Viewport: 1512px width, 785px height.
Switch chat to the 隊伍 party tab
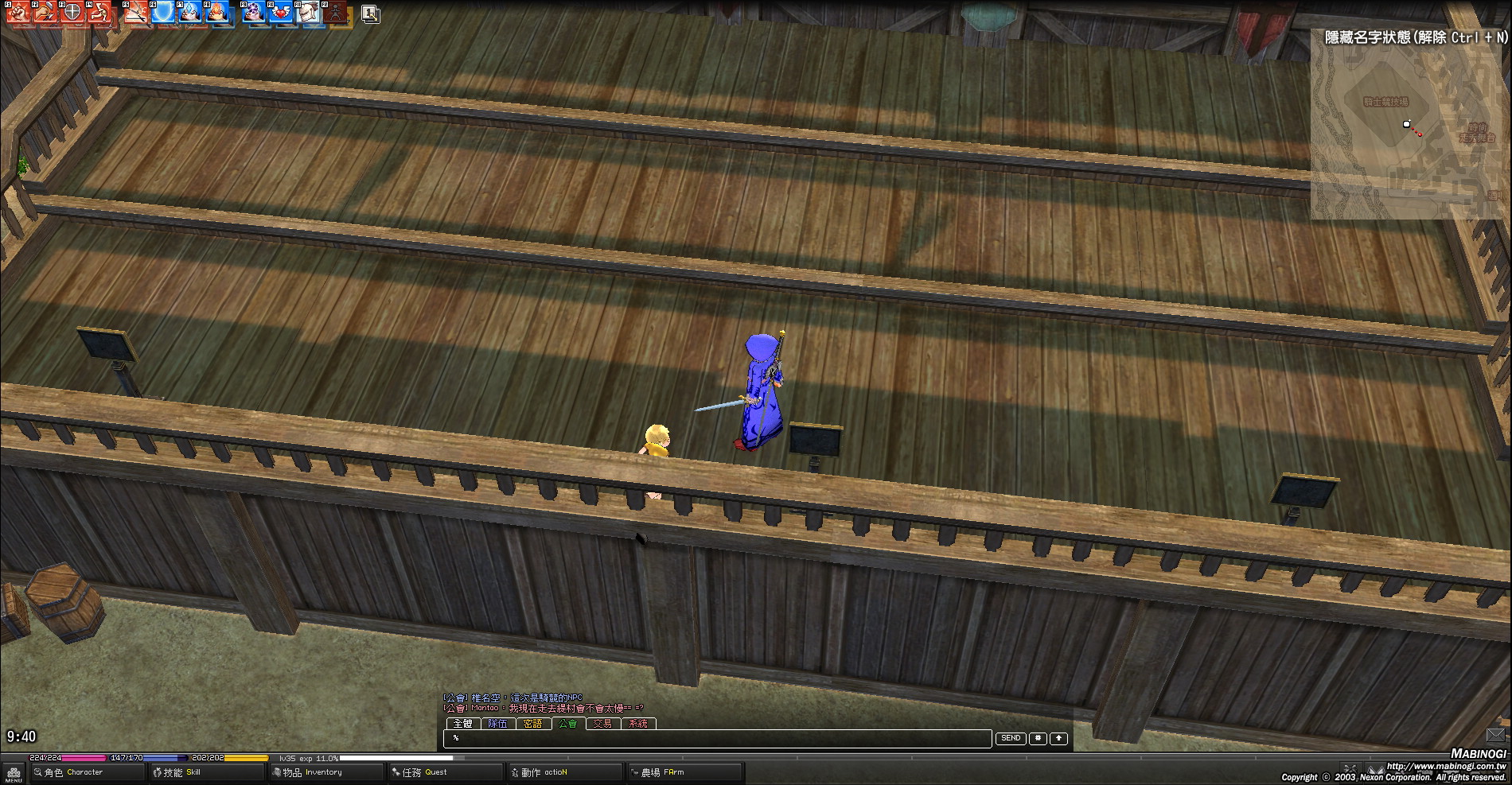[497, 724]
